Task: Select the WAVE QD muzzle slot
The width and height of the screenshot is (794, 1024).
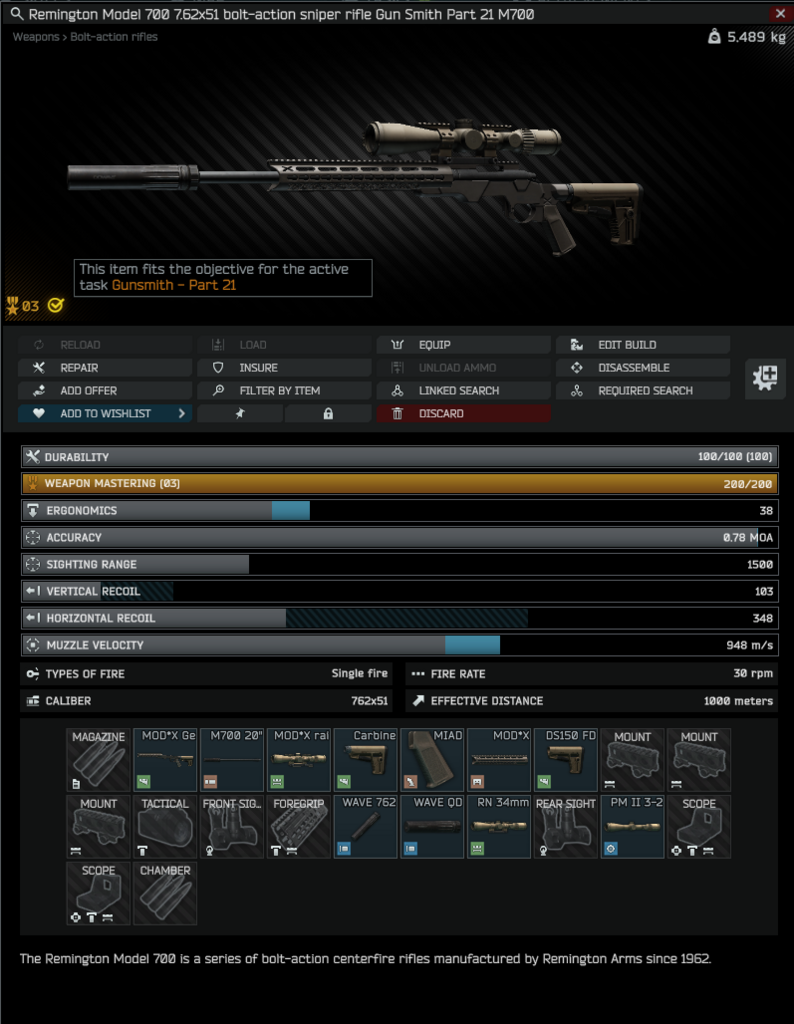Action: (x=432, y=826)
